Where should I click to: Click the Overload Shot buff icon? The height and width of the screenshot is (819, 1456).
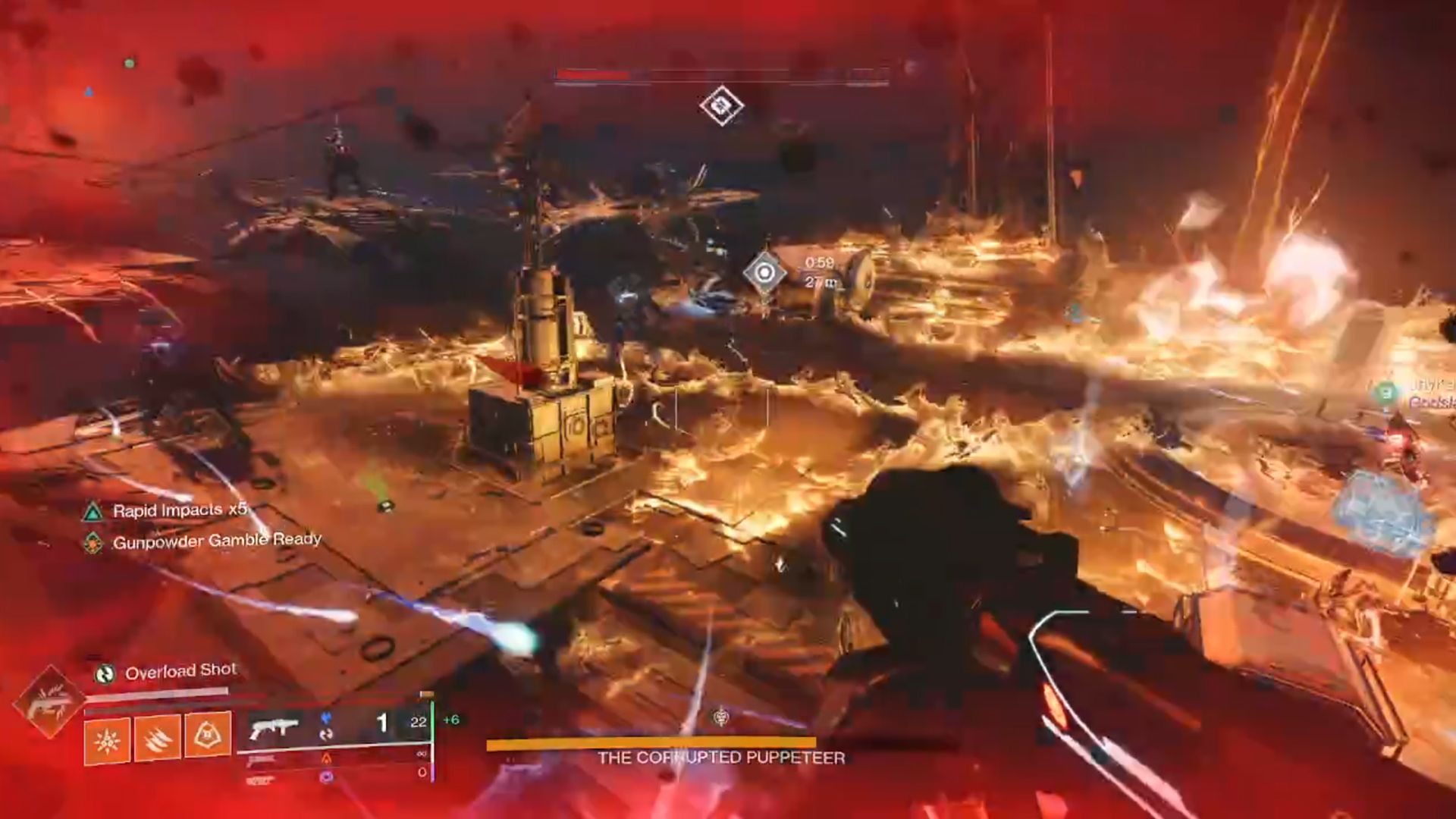(x=105, y=673)
